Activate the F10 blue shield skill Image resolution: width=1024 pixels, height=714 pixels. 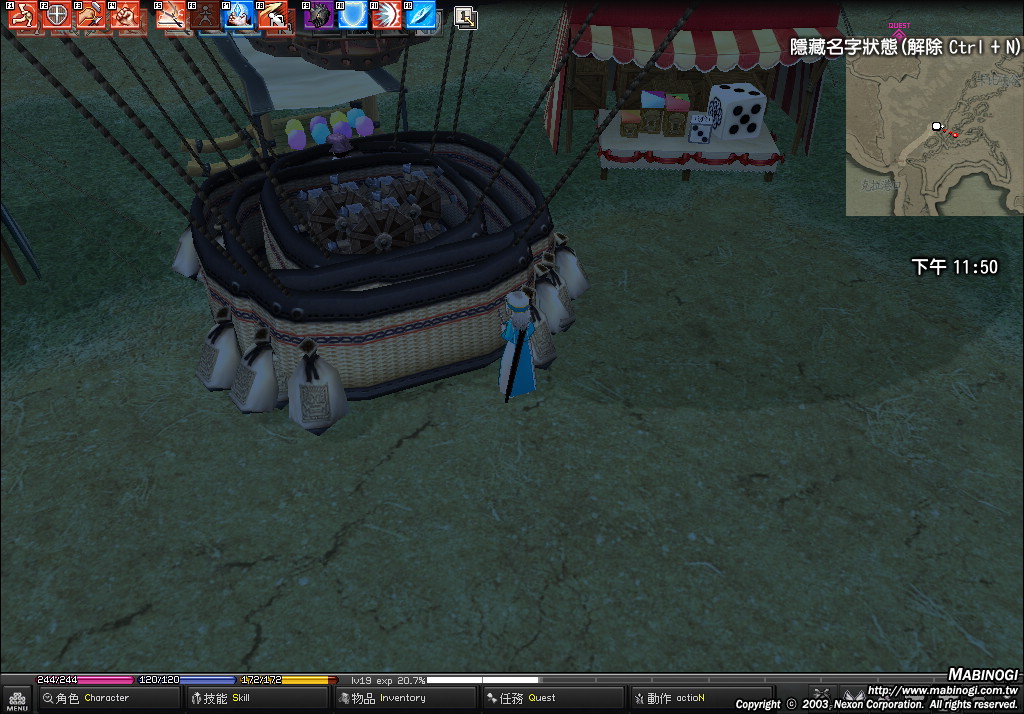pos(353,16)
